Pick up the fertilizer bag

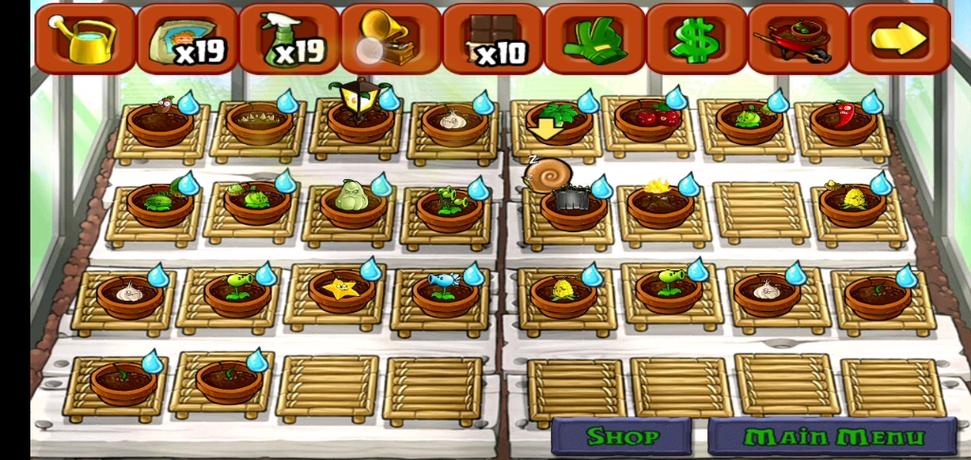(x=186, y=39)
